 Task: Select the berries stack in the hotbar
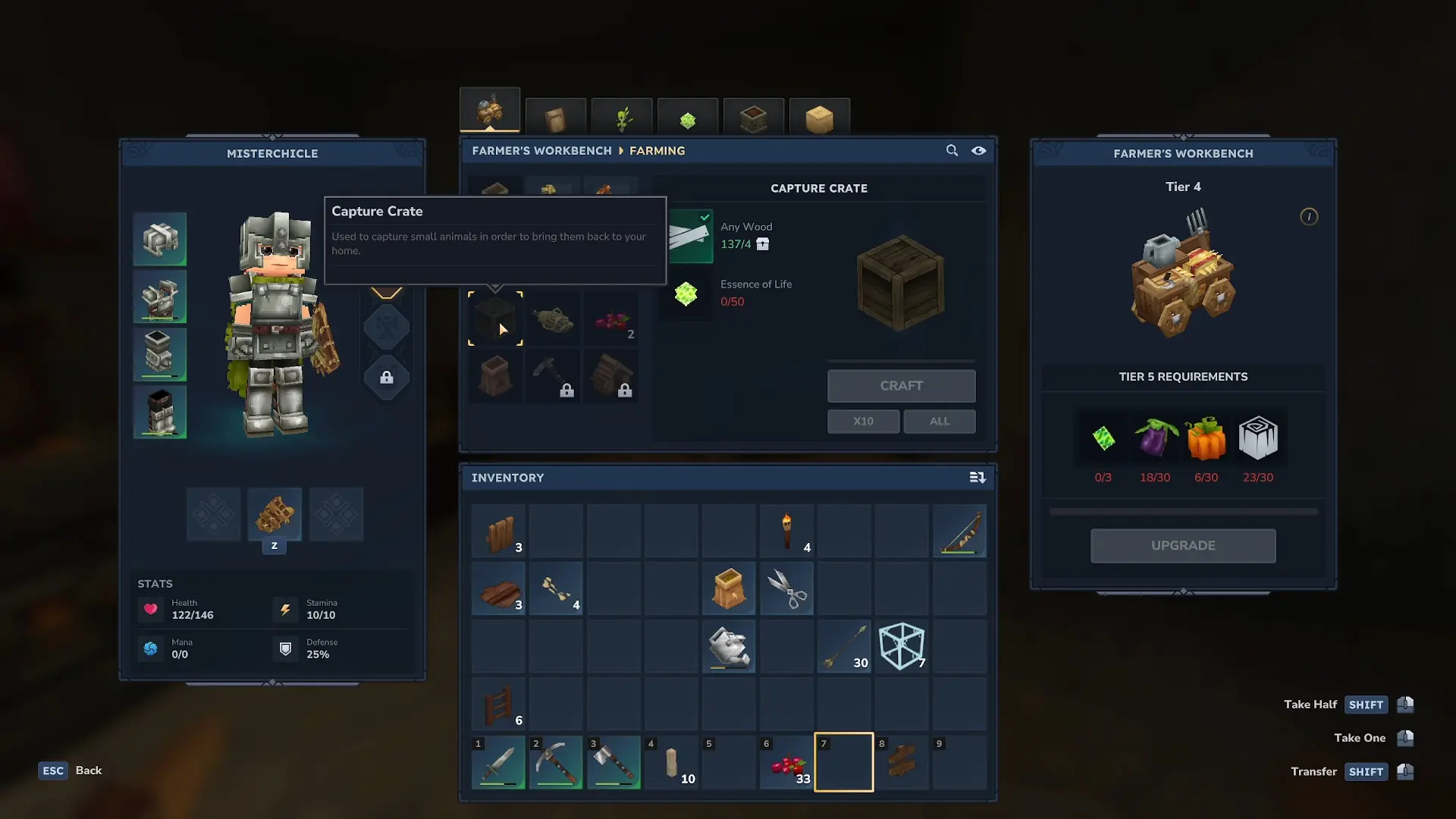pyautogui.click(x=786, y=763)
